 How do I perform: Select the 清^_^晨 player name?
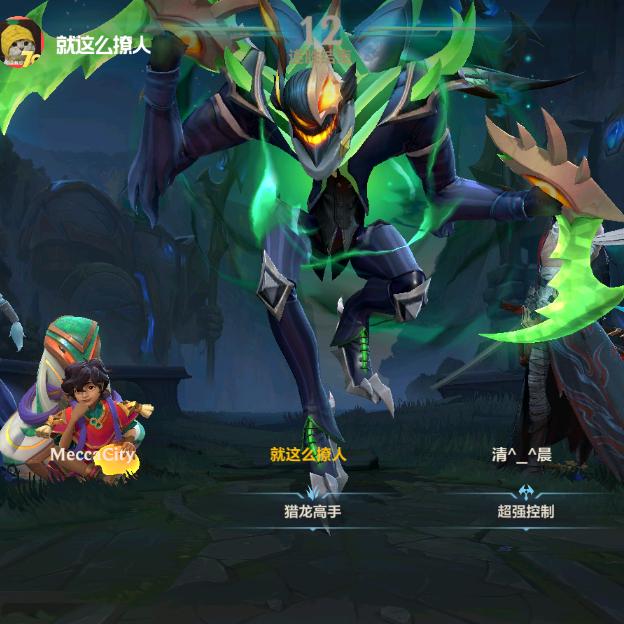(x=521, y=454)
